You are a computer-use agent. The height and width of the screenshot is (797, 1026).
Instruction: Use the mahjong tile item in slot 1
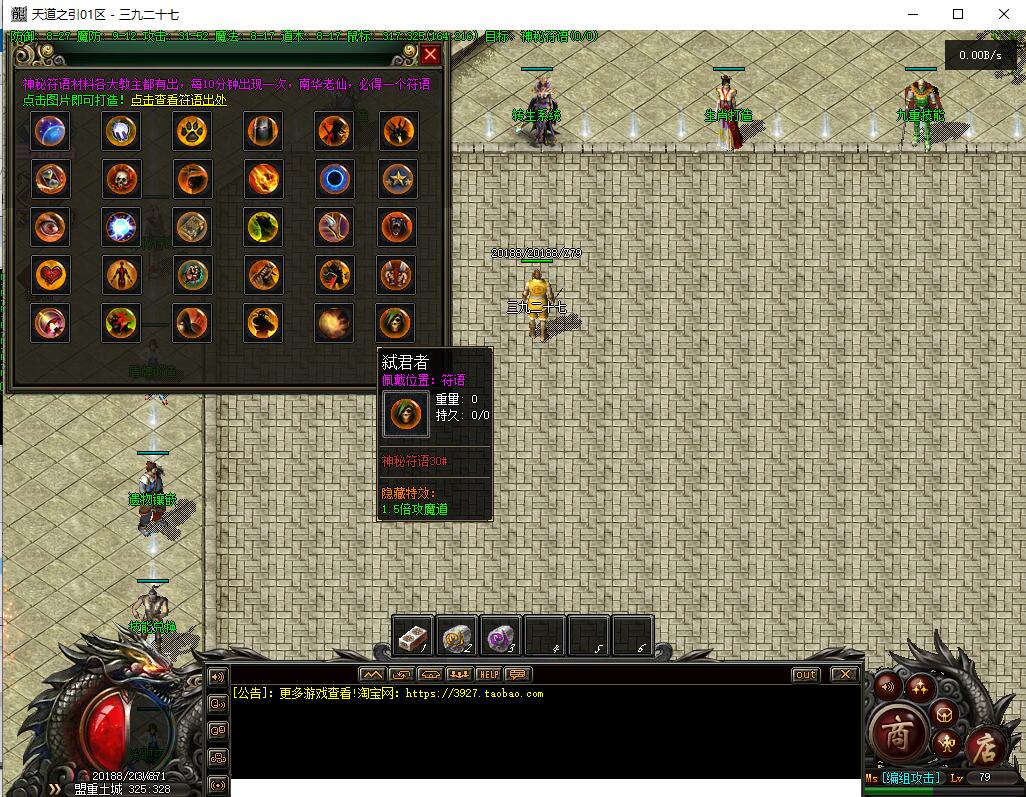pyautogui.click(x=412, y=636)
